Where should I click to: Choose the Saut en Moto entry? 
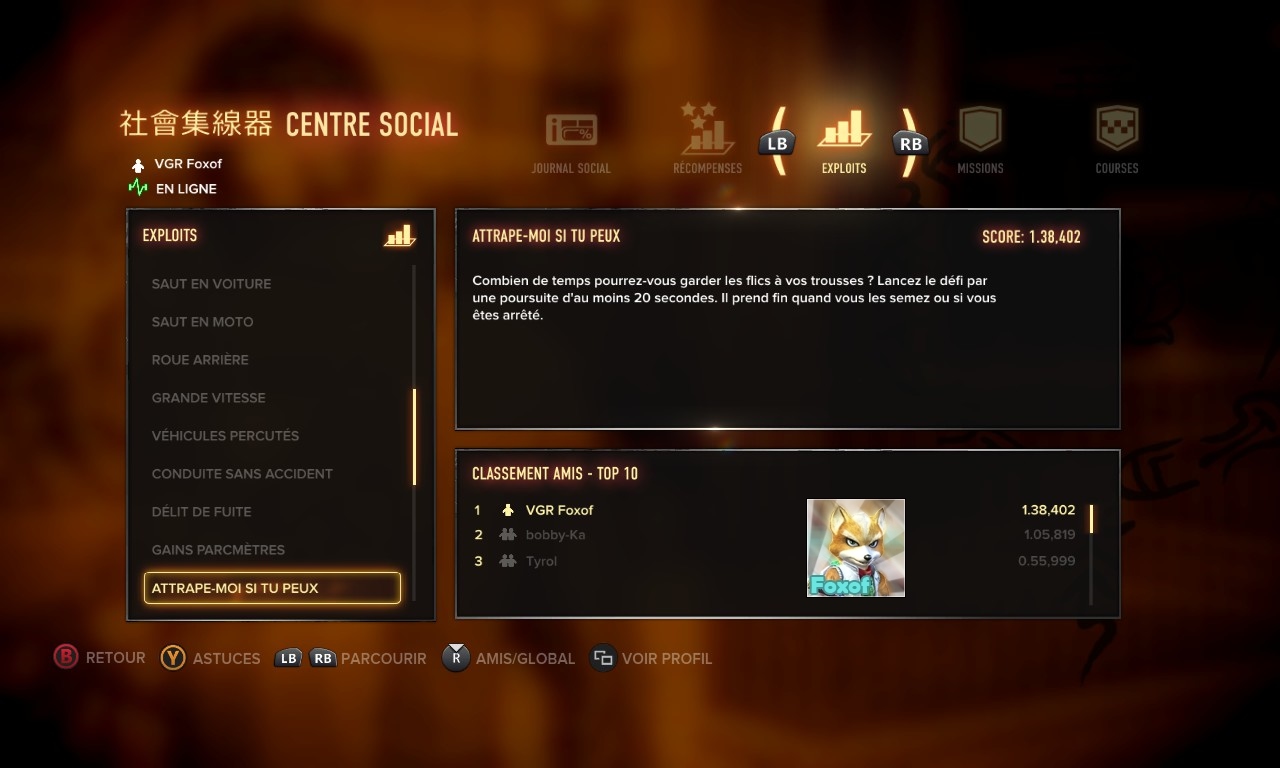coord(202,322)
